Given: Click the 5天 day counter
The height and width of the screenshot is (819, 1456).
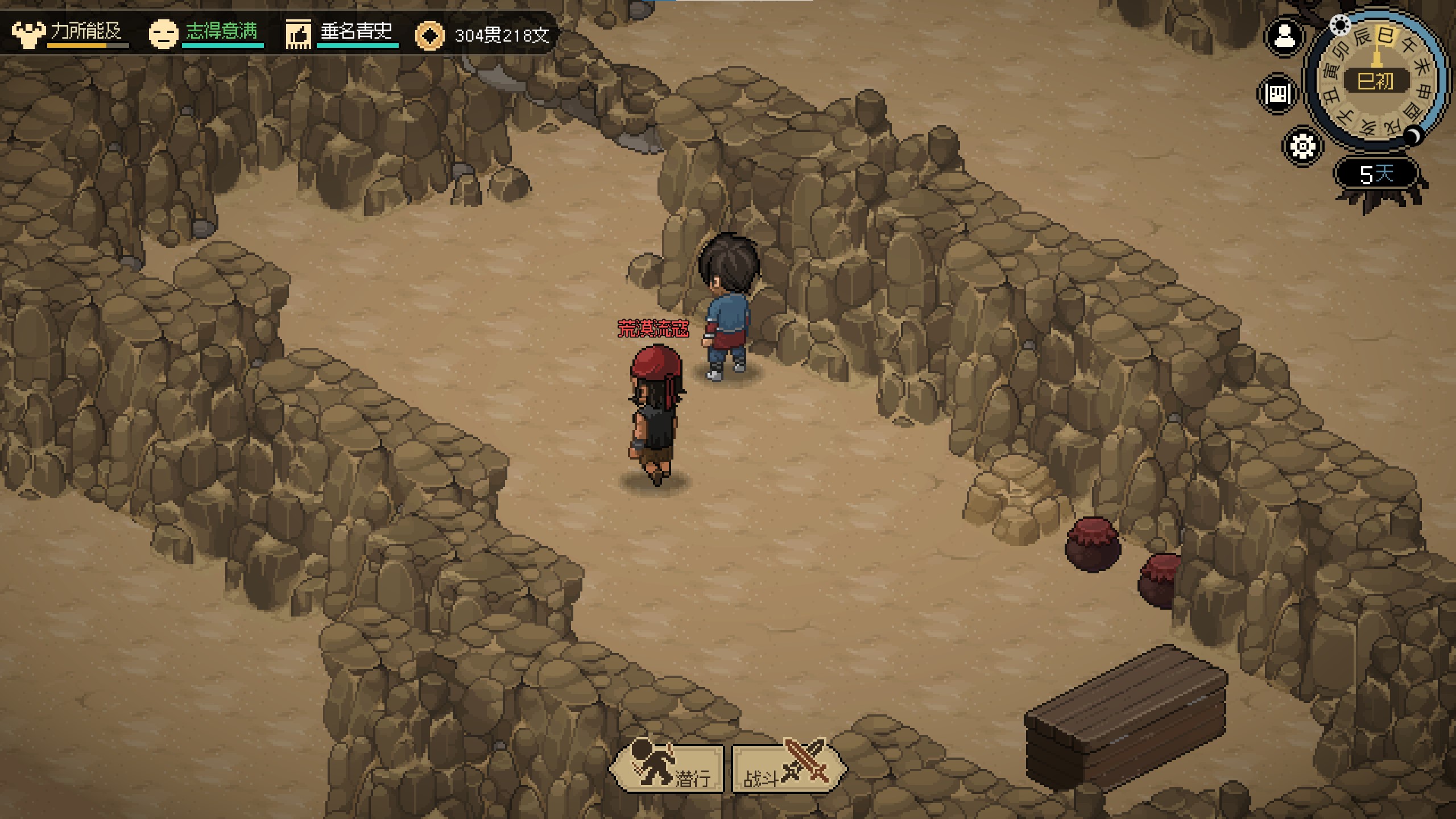Looking at the screenshot, I should [x=1376, y=173].
